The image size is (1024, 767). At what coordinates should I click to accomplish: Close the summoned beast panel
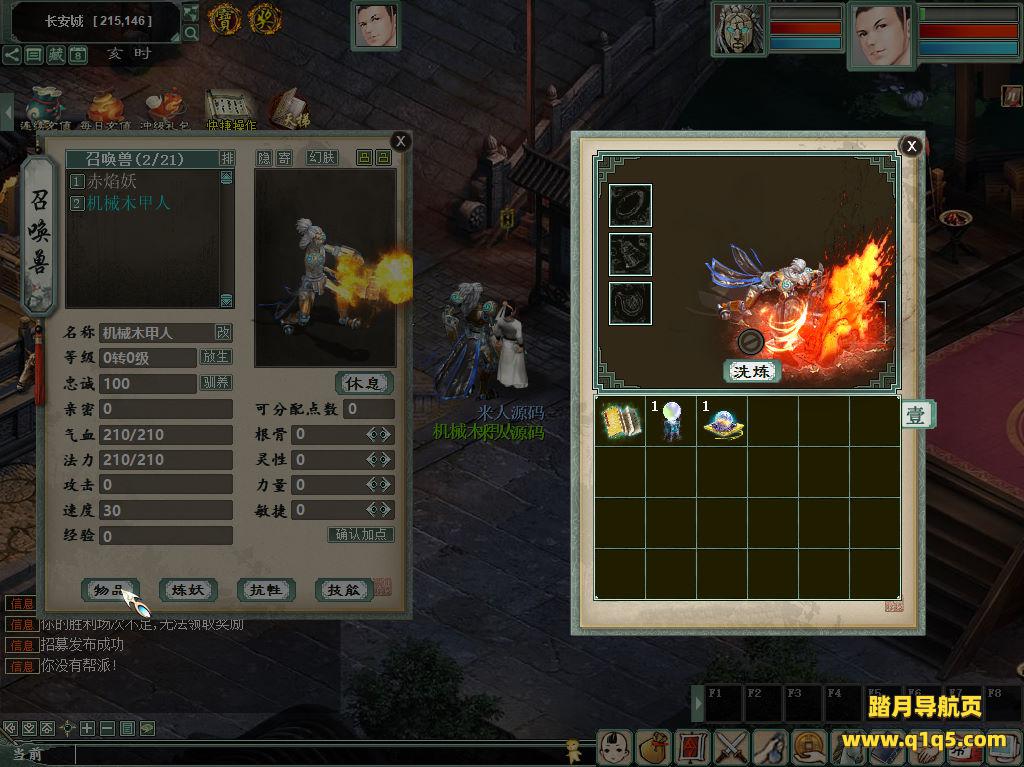point(400,141)
